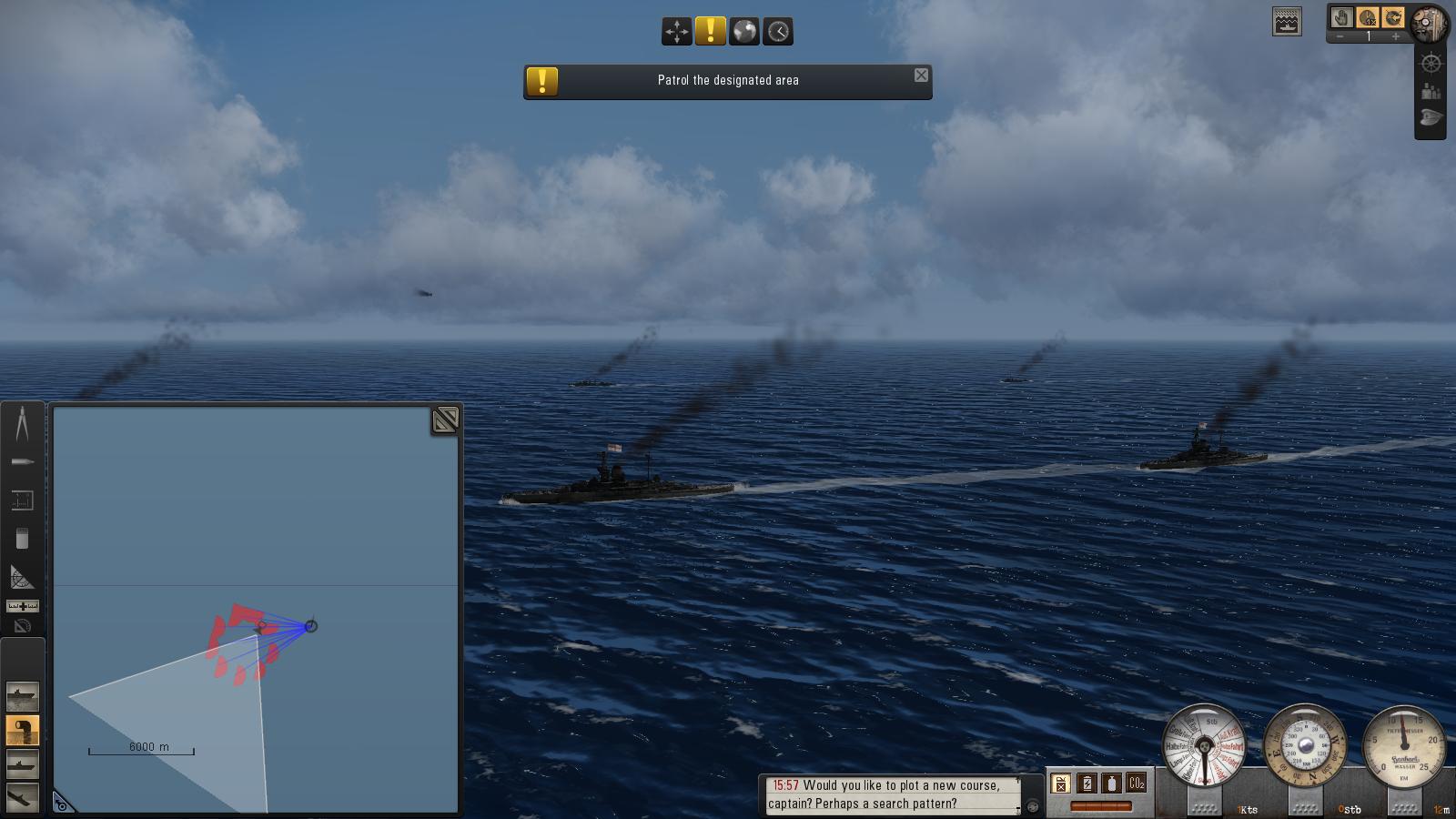Open the yellow exclamation objectives button
This screenshot has height=819, width=1456.
pos(710,31)
